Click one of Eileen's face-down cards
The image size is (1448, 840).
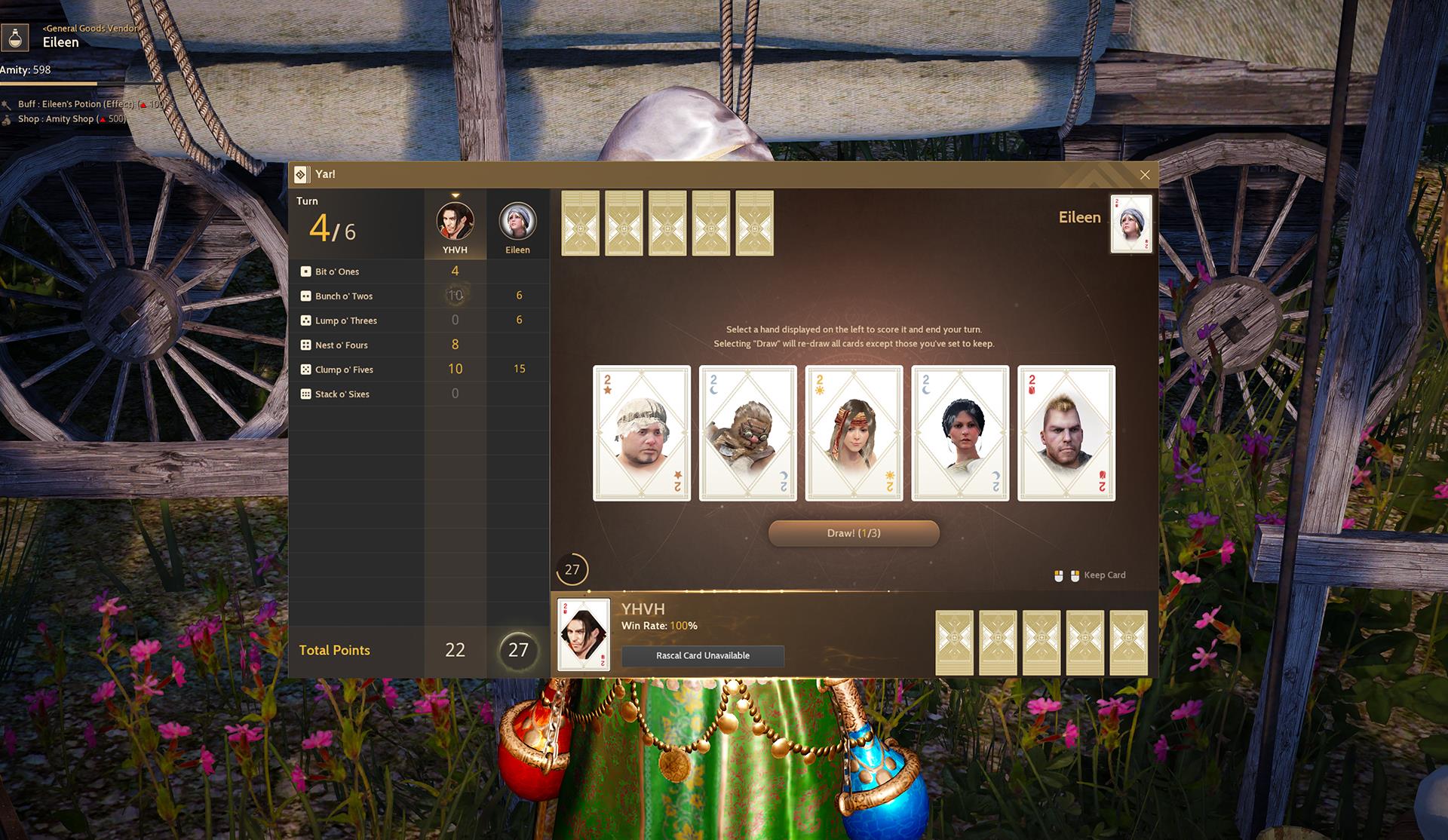[x=581, y=222]
